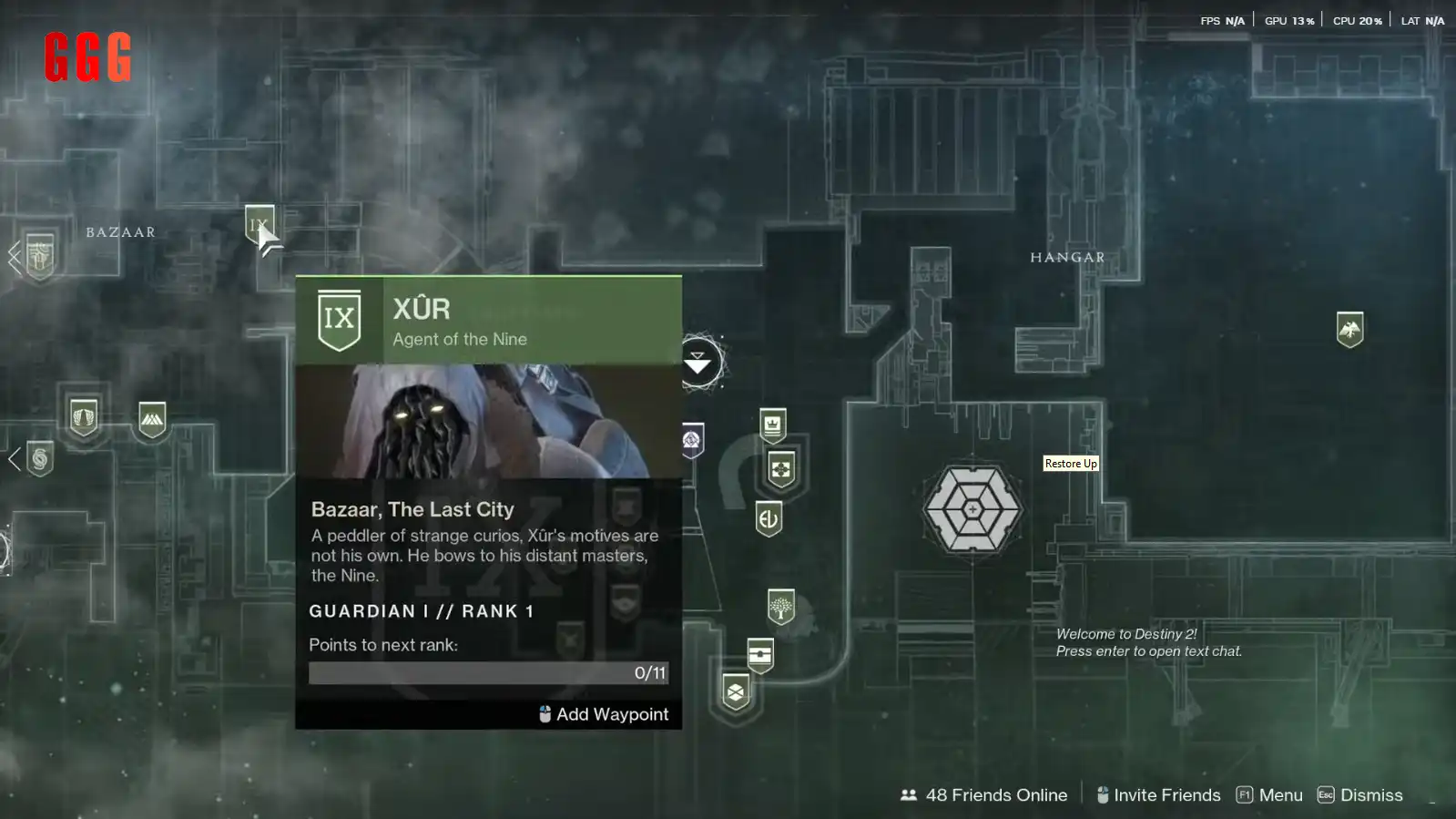
Task: Select the crown vendor marker
Action: point(772,425)
